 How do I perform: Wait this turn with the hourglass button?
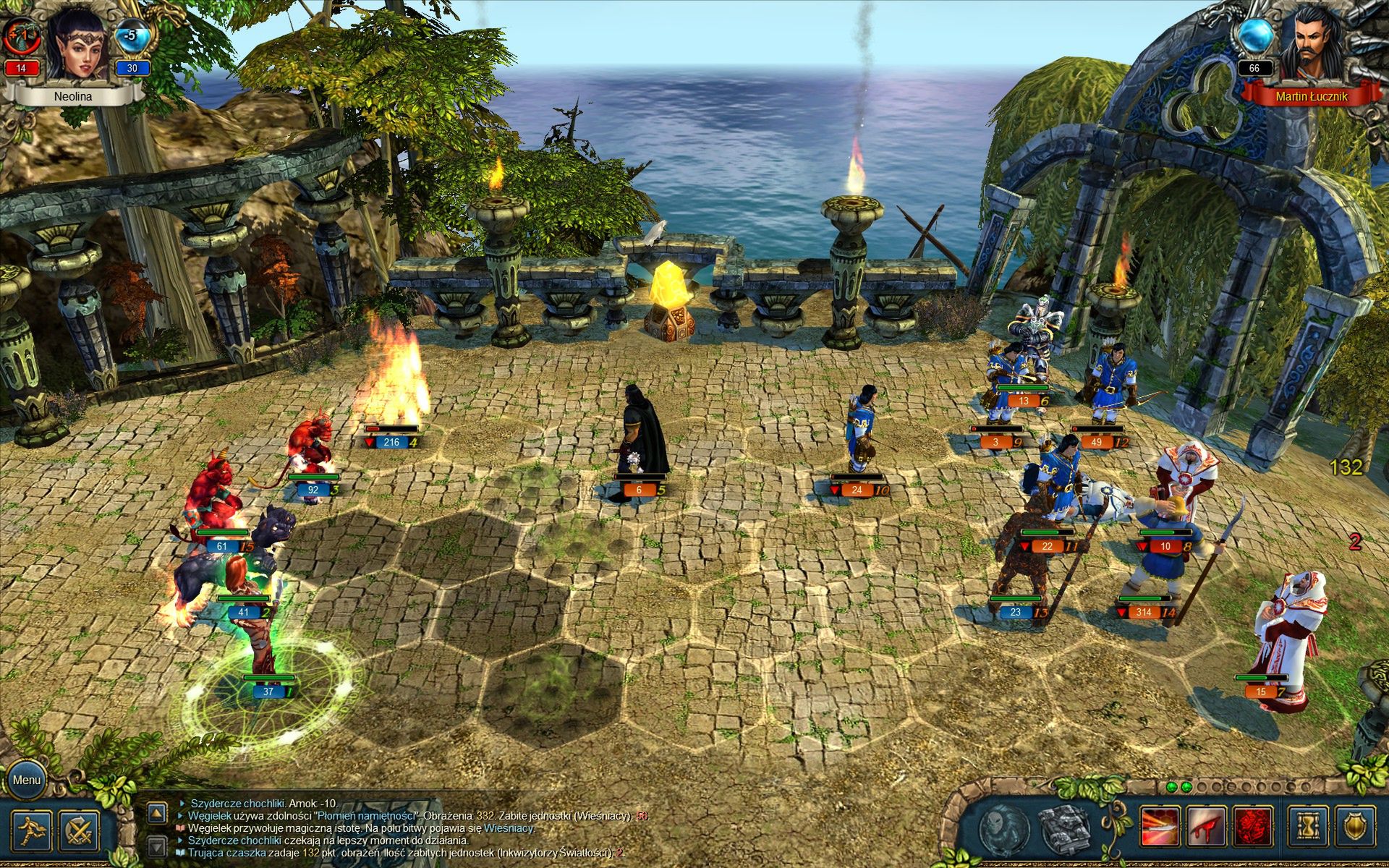coord(1308,827)
